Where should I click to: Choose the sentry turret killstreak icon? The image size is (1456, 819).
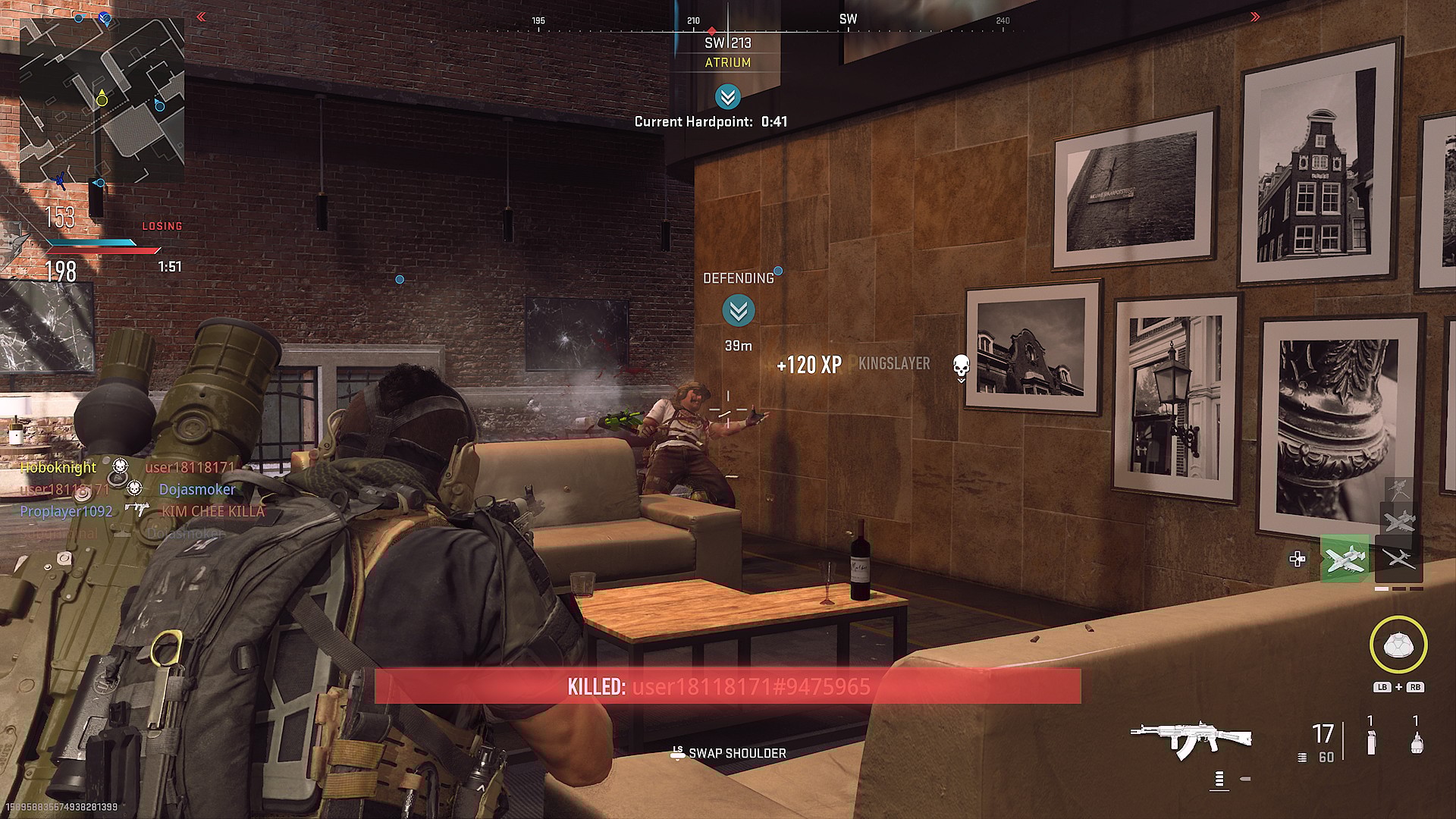coord(1398,489)
